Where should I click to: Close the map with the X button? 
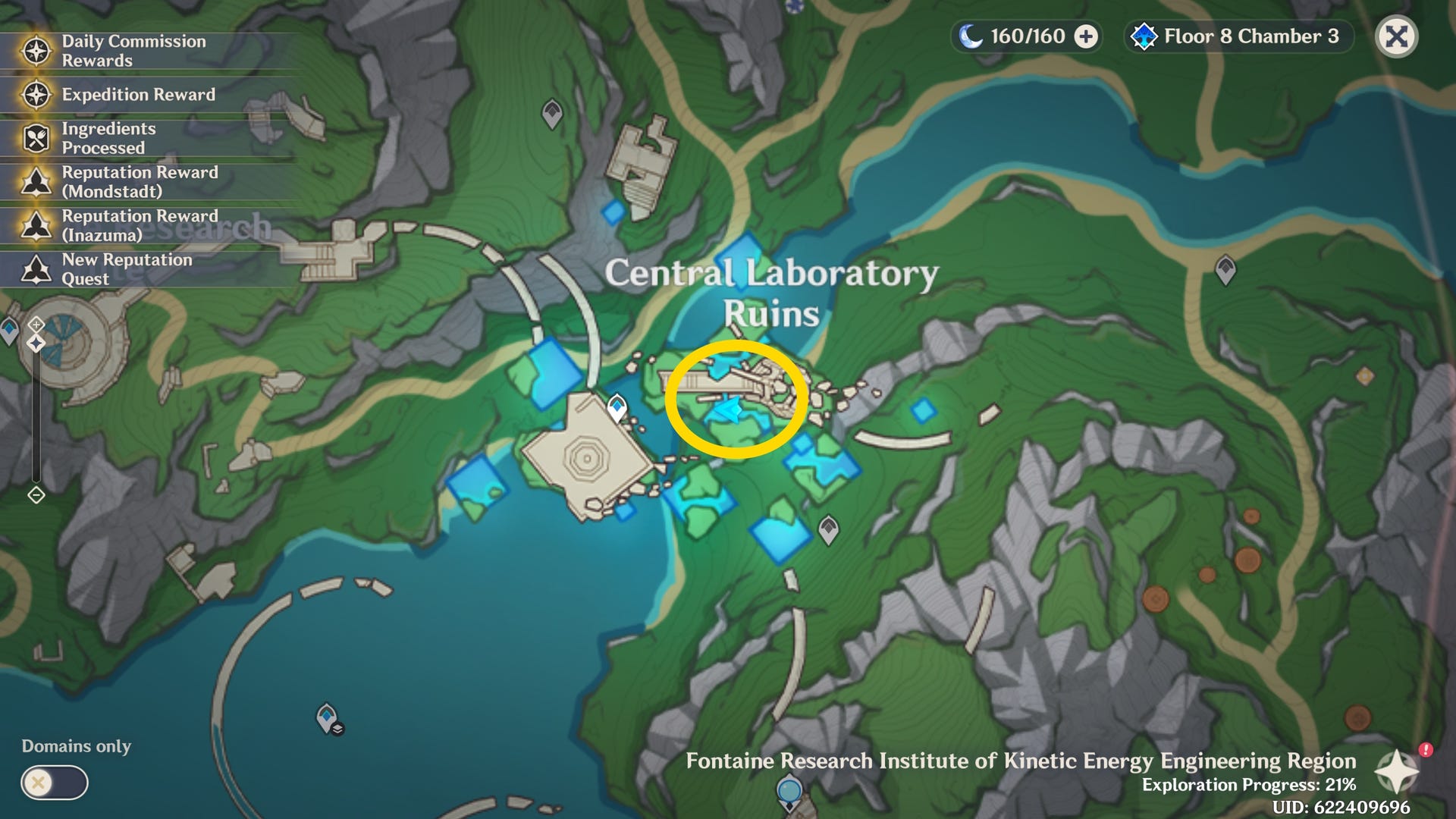click(x=1396, y=36)
